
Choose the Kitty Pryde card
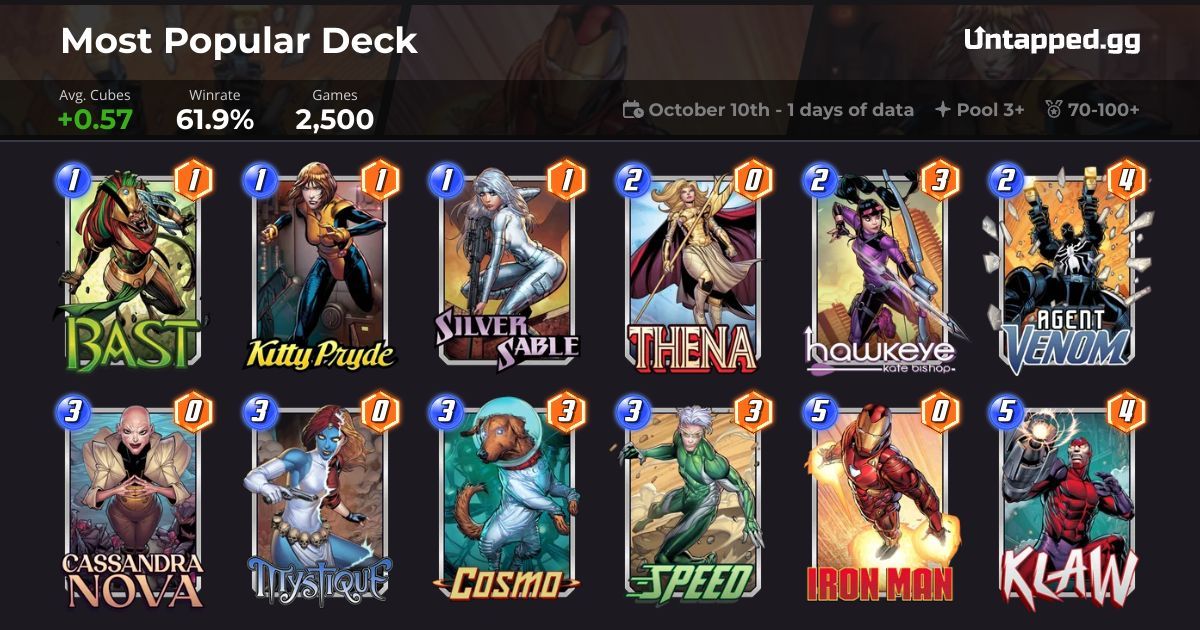321,270
